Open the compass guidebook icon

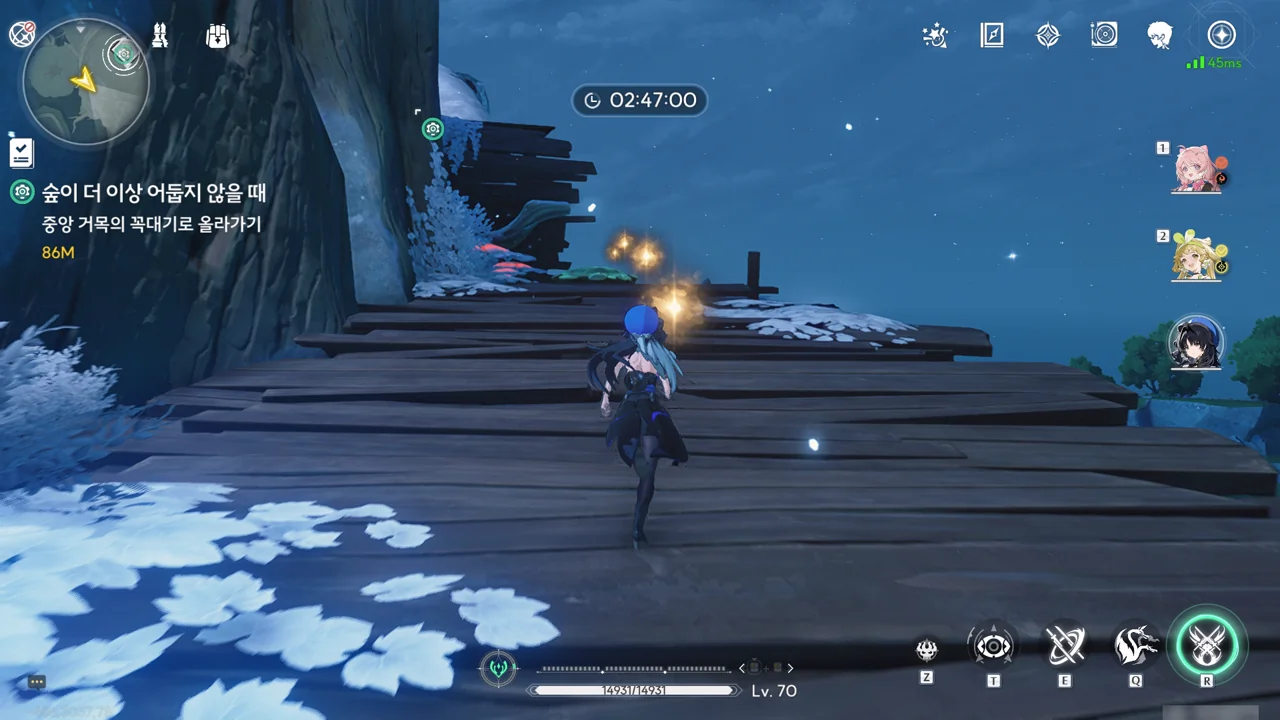pos(992,36)
